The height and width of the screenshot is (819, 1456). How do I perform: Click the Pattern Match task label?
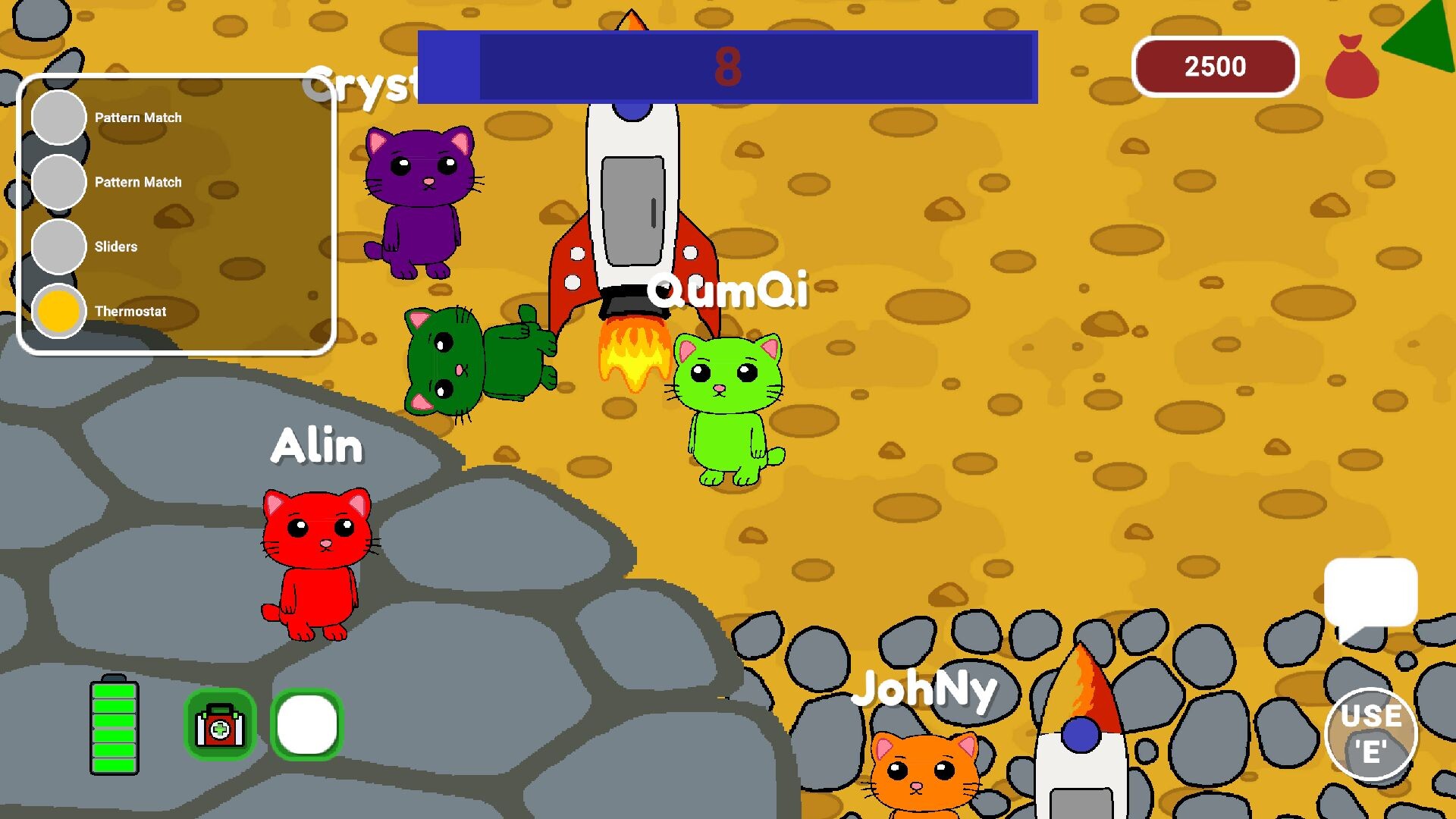pos(138,118)
